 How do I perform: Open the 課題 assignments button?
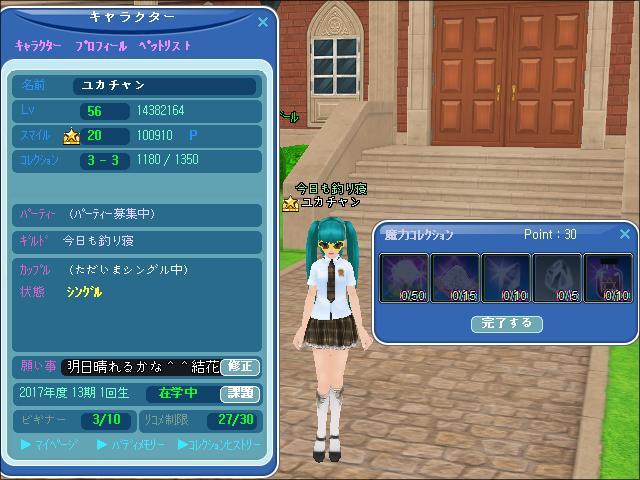(240, 393)
